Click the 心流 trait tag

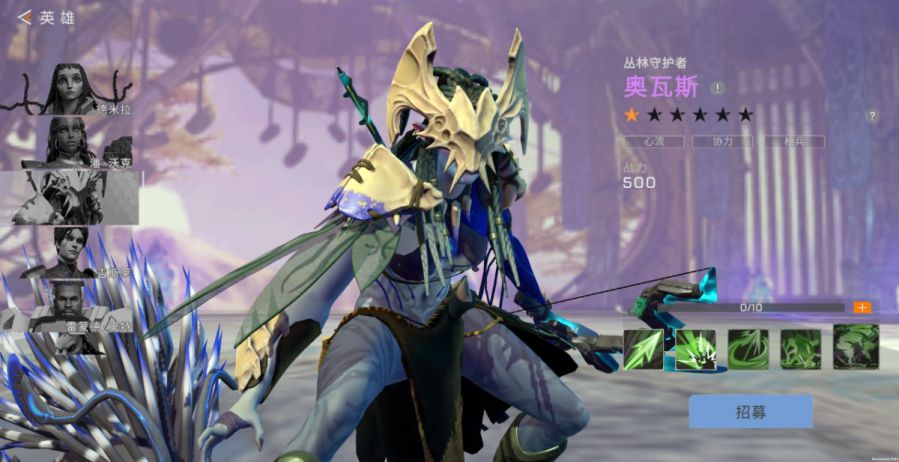pos(654,142)
